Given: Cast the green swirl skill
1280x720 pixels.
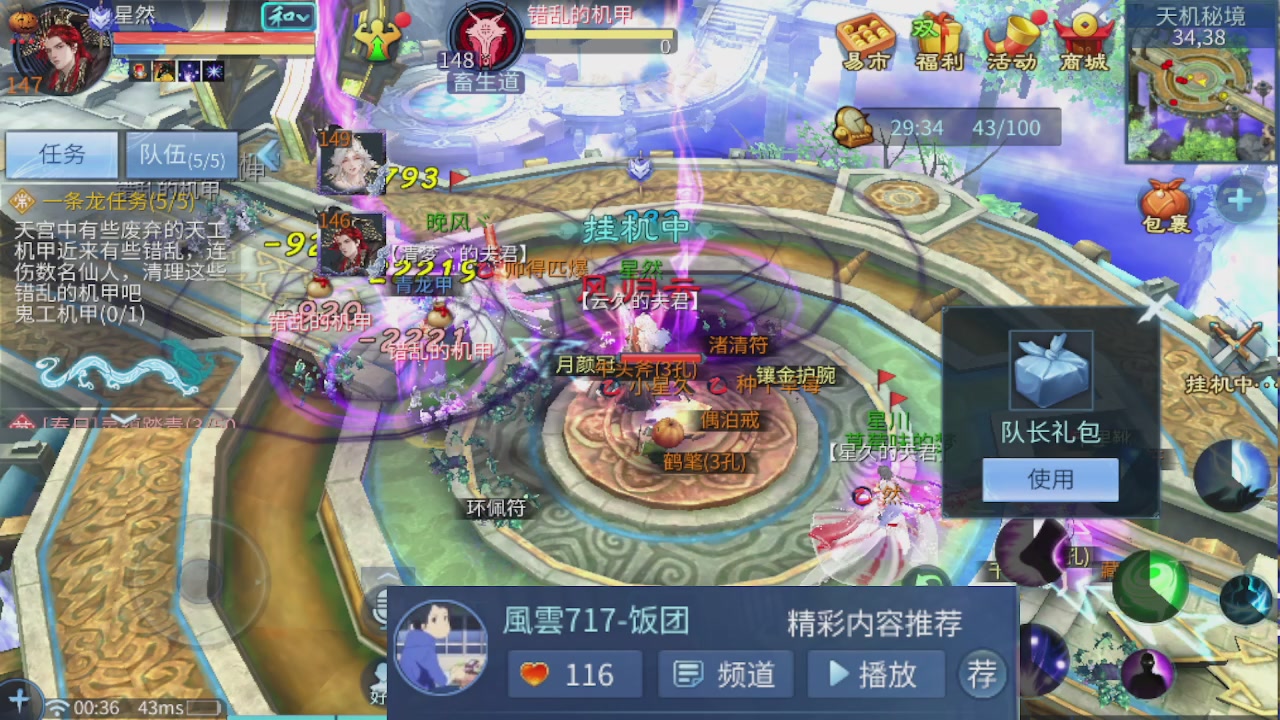Looking at the screenshot, I should click(1150, 587).
